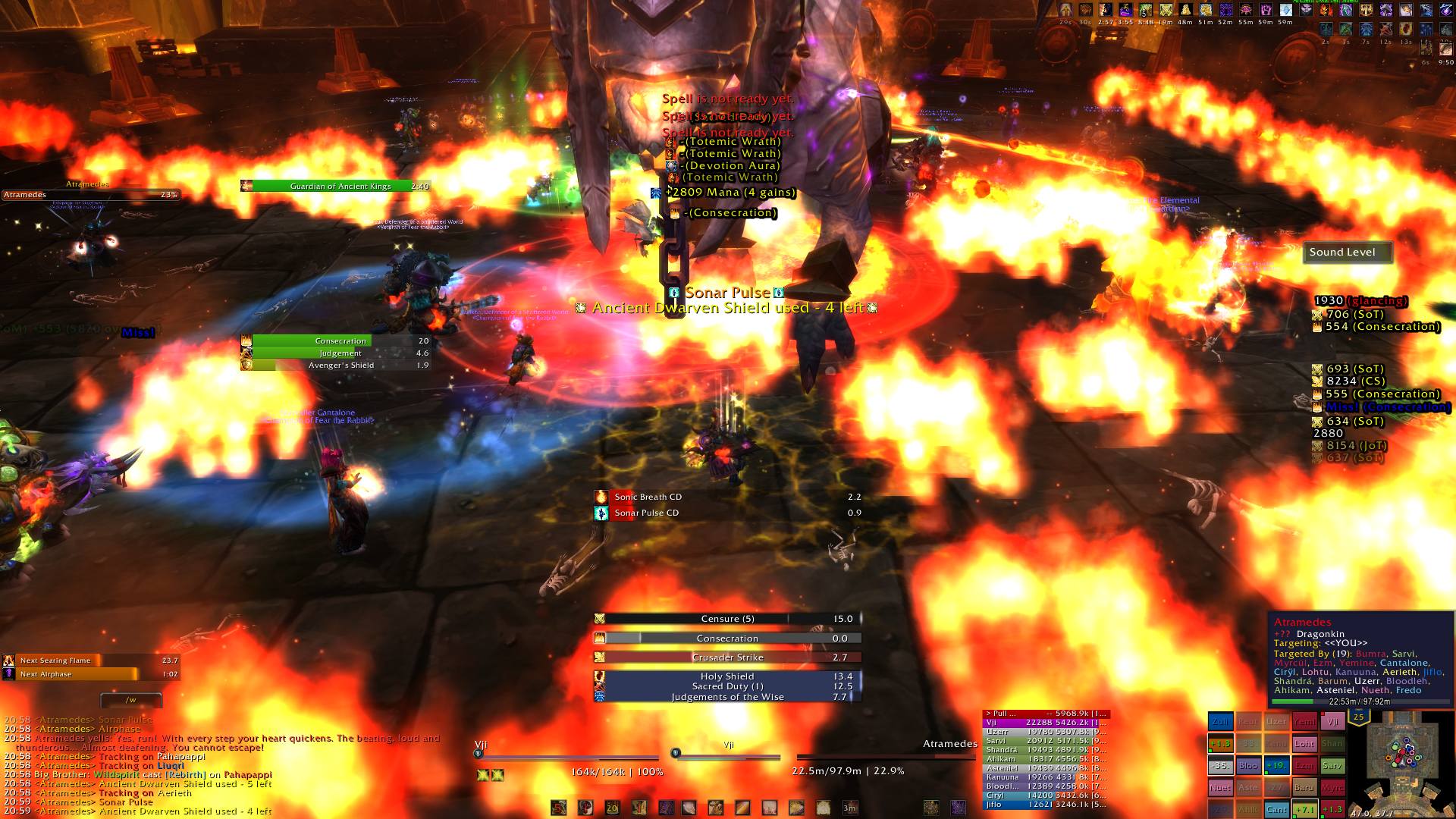Choose the Sarv raid frame

click(x=1332, y=766)
